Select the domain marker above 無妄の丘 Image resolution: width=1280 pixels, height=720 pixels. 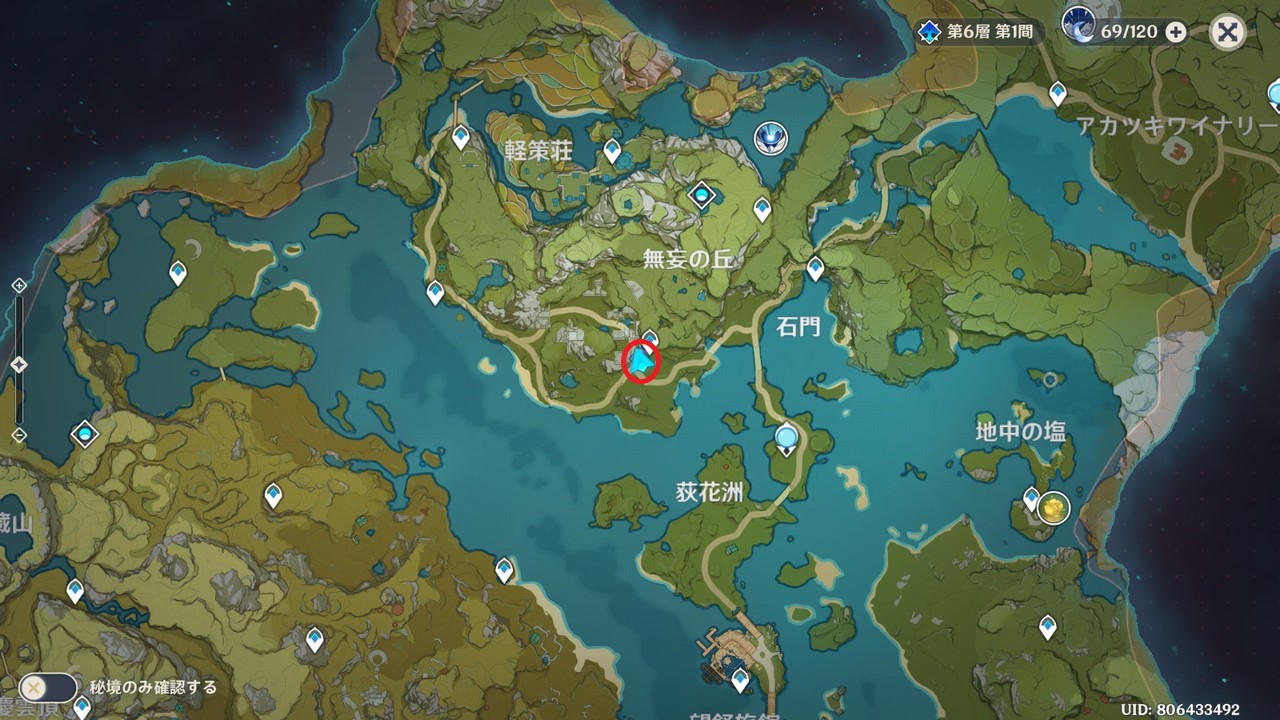click(703, 193)
